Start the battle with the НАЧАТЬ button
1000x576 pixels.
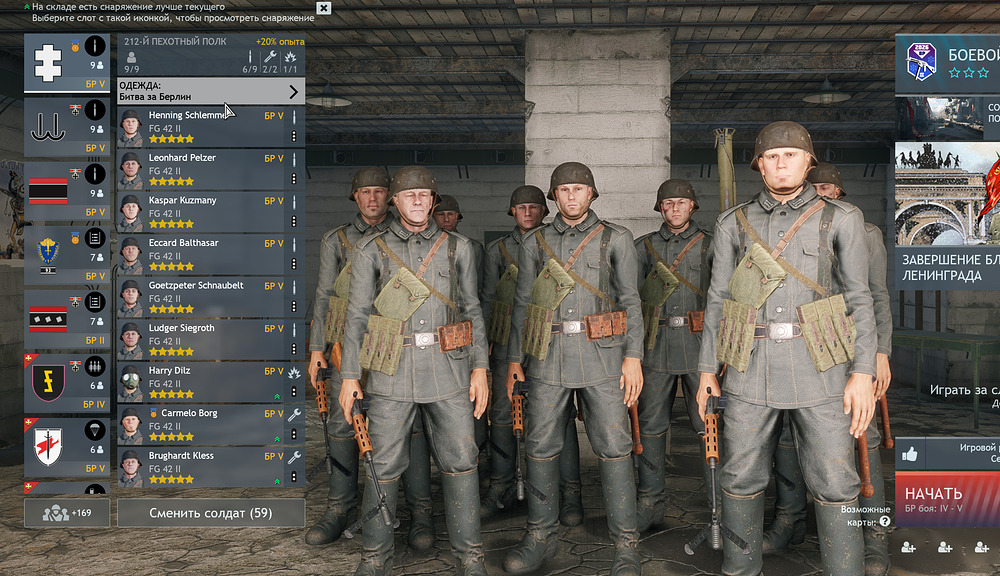coord(946,497)
